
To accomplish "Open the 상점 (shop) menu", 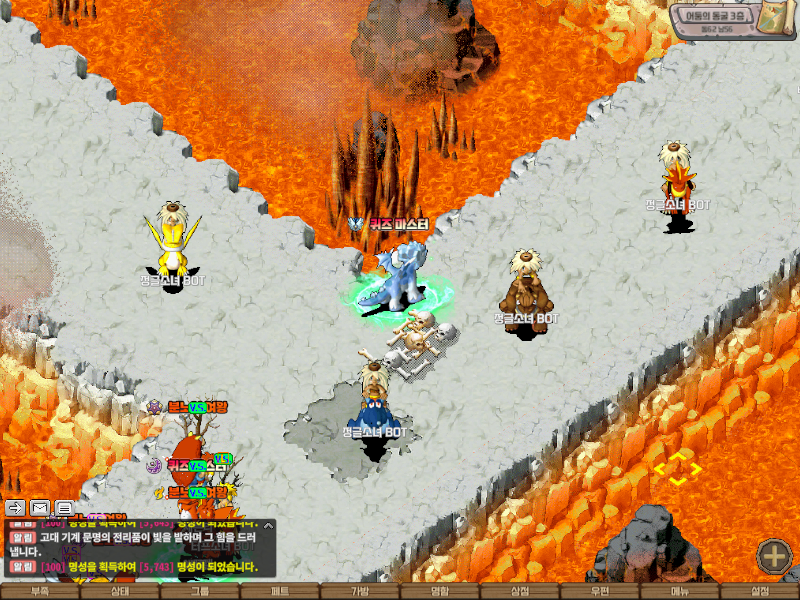I will pos(520,592).
